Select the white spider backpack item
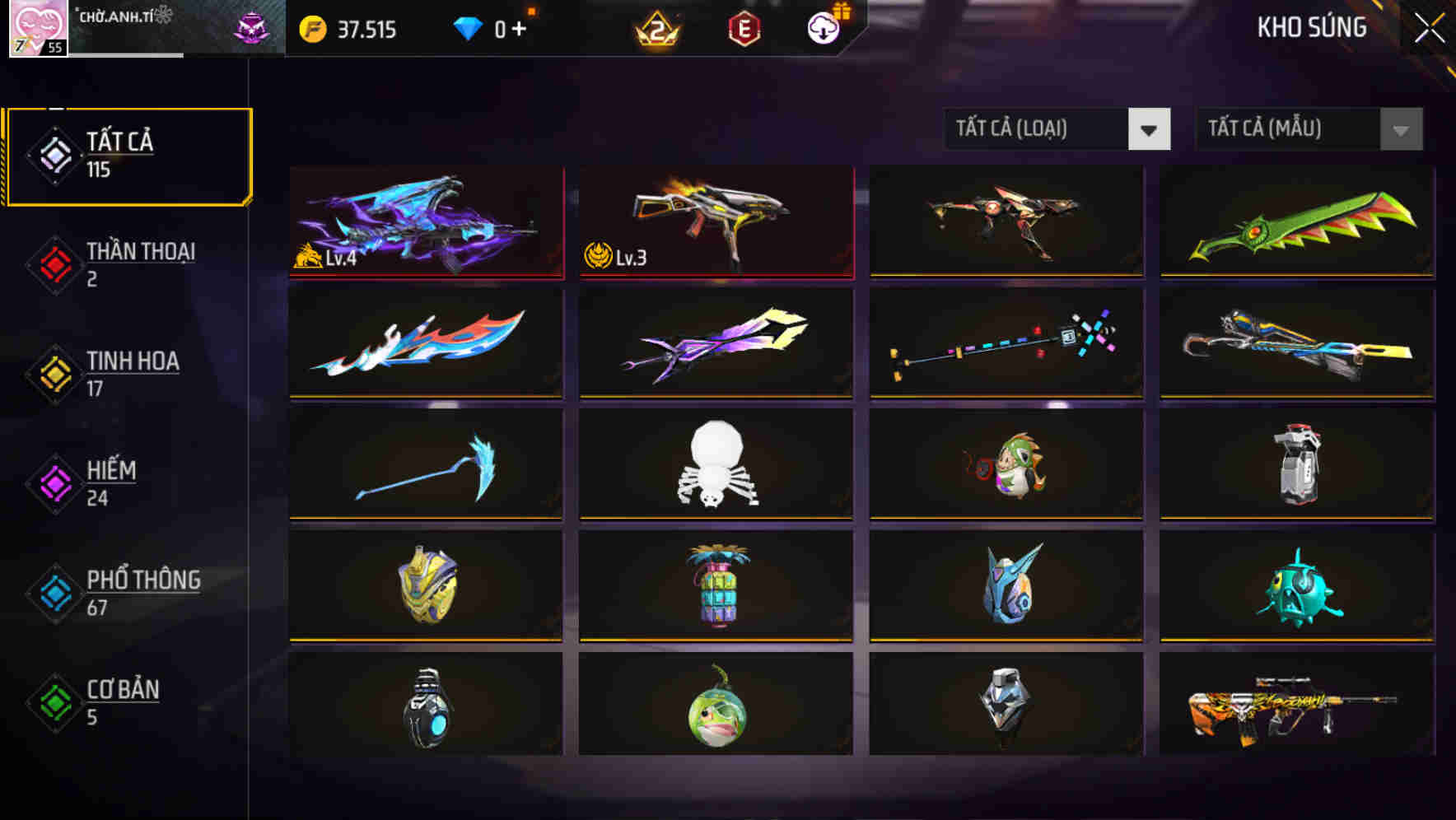This screenshot has width=1456, height=820. 715,465
